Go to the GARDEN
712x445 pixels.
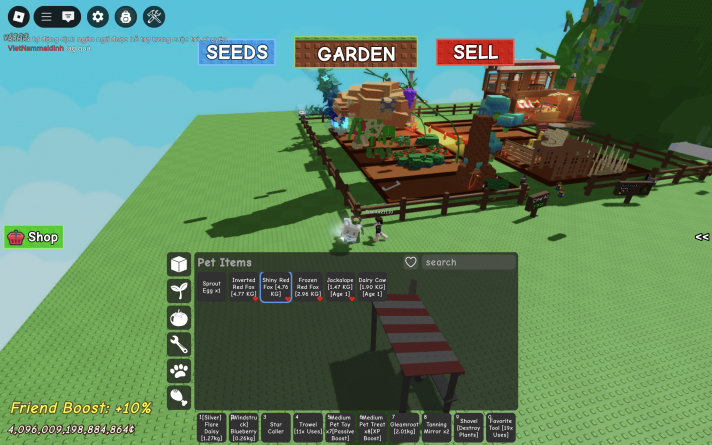pyautogui.click(x=356, y=53)
